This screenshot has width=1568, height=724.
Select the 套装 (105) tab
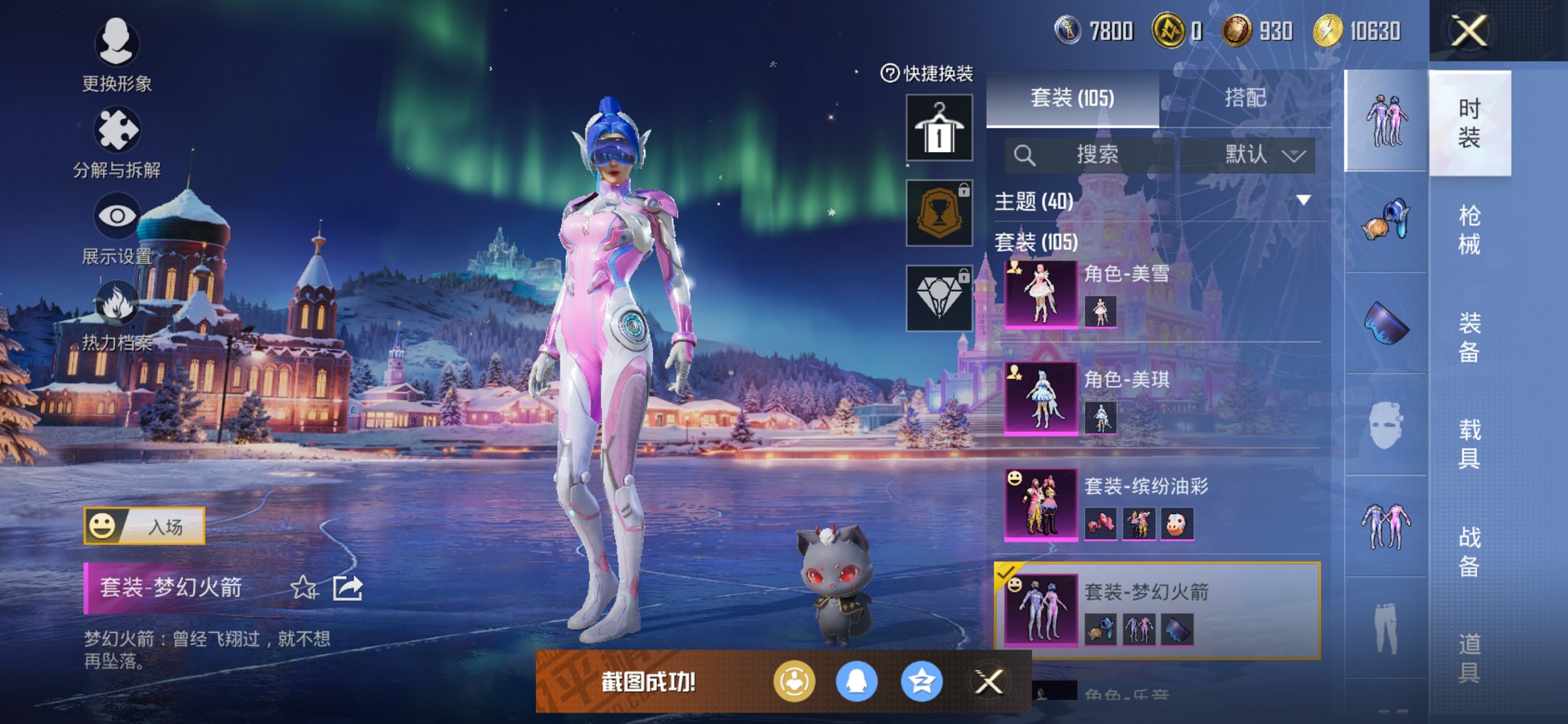[x=1072, y=98]
